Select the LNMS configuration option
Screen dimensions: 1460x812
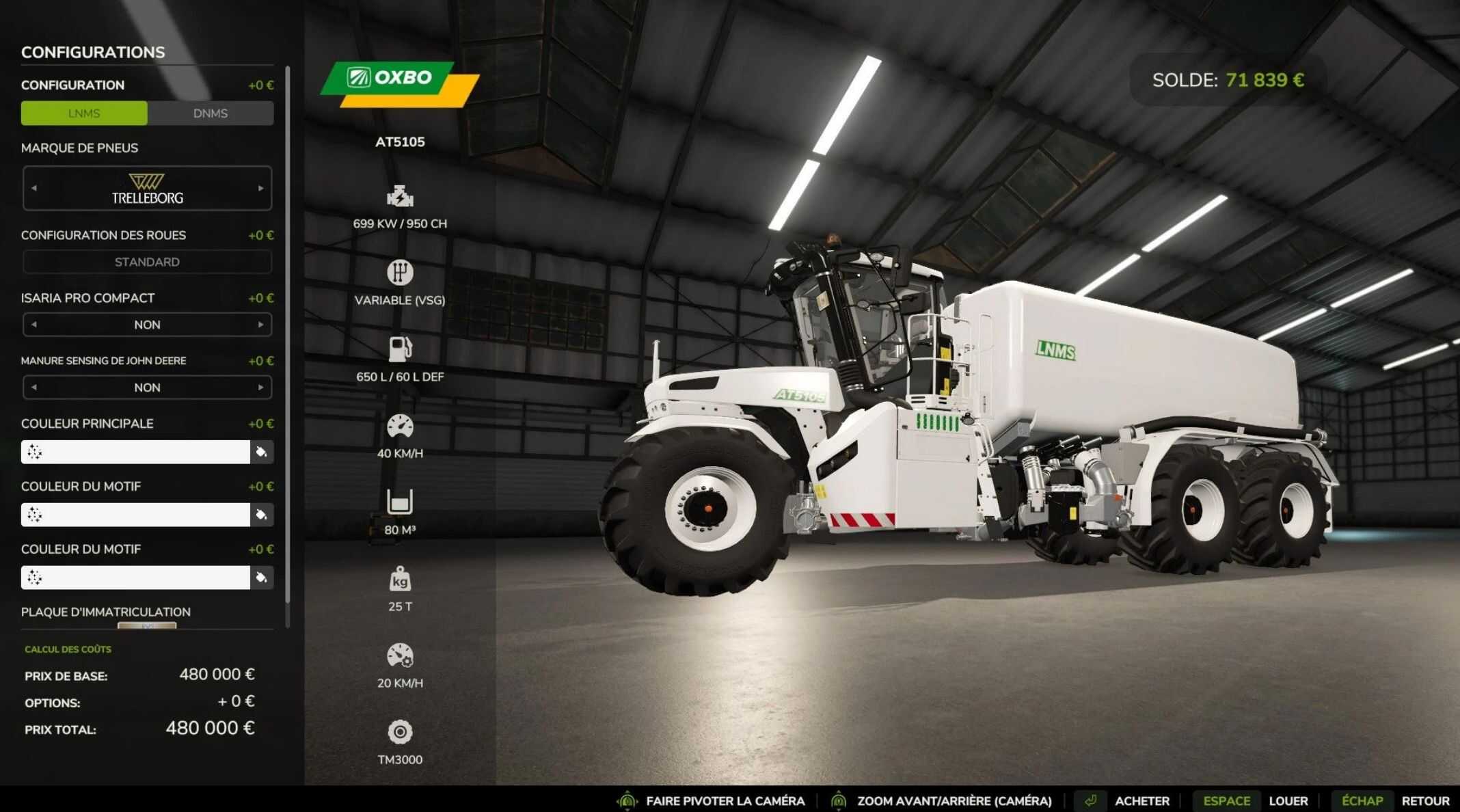pos(84,113)
